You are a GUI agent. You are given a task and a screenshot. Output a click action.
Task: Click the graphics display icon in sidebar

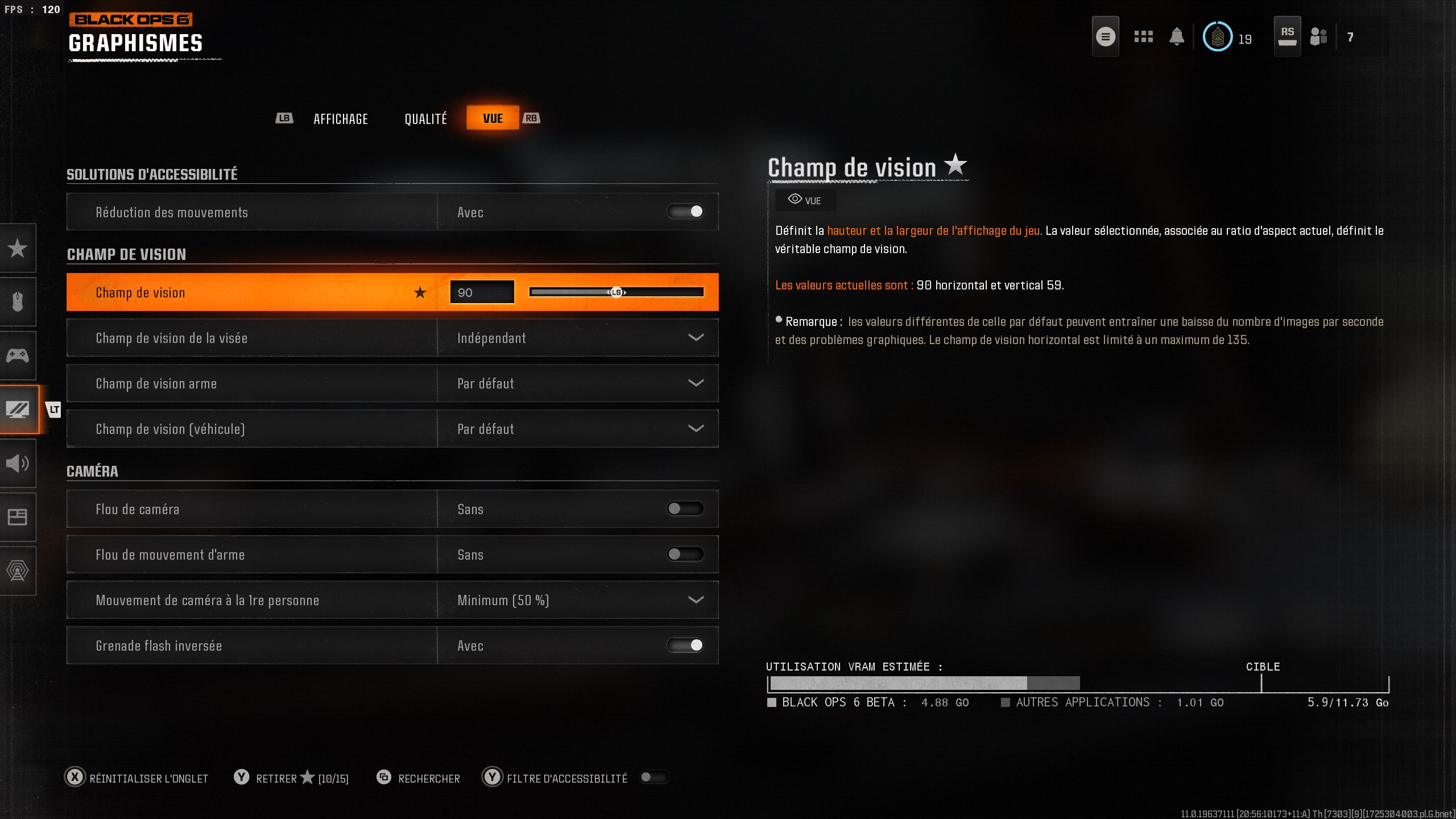click(x=17, y=409)
